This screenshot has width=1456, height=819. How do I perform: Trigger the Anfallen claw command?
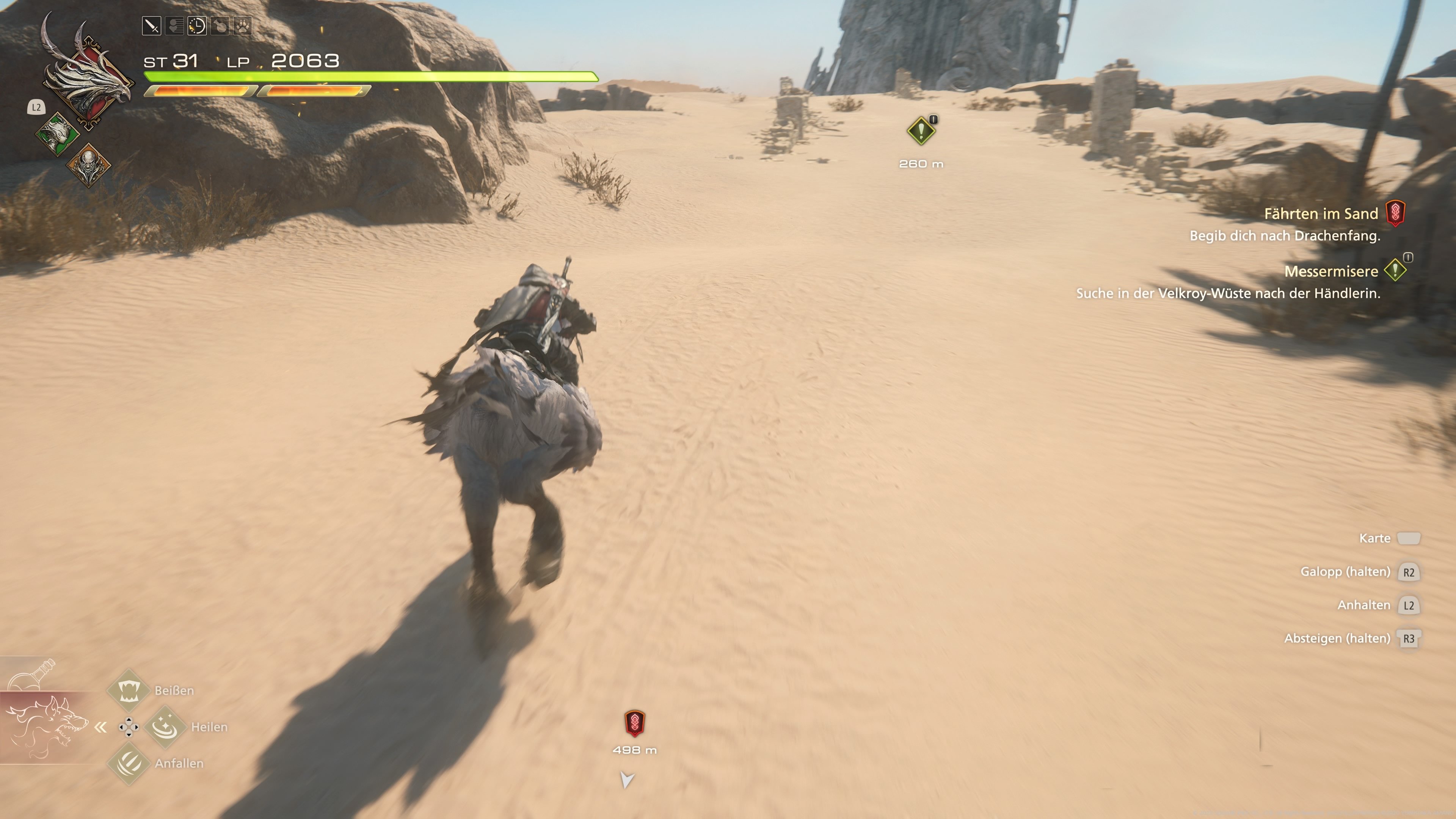click(129, 763)
